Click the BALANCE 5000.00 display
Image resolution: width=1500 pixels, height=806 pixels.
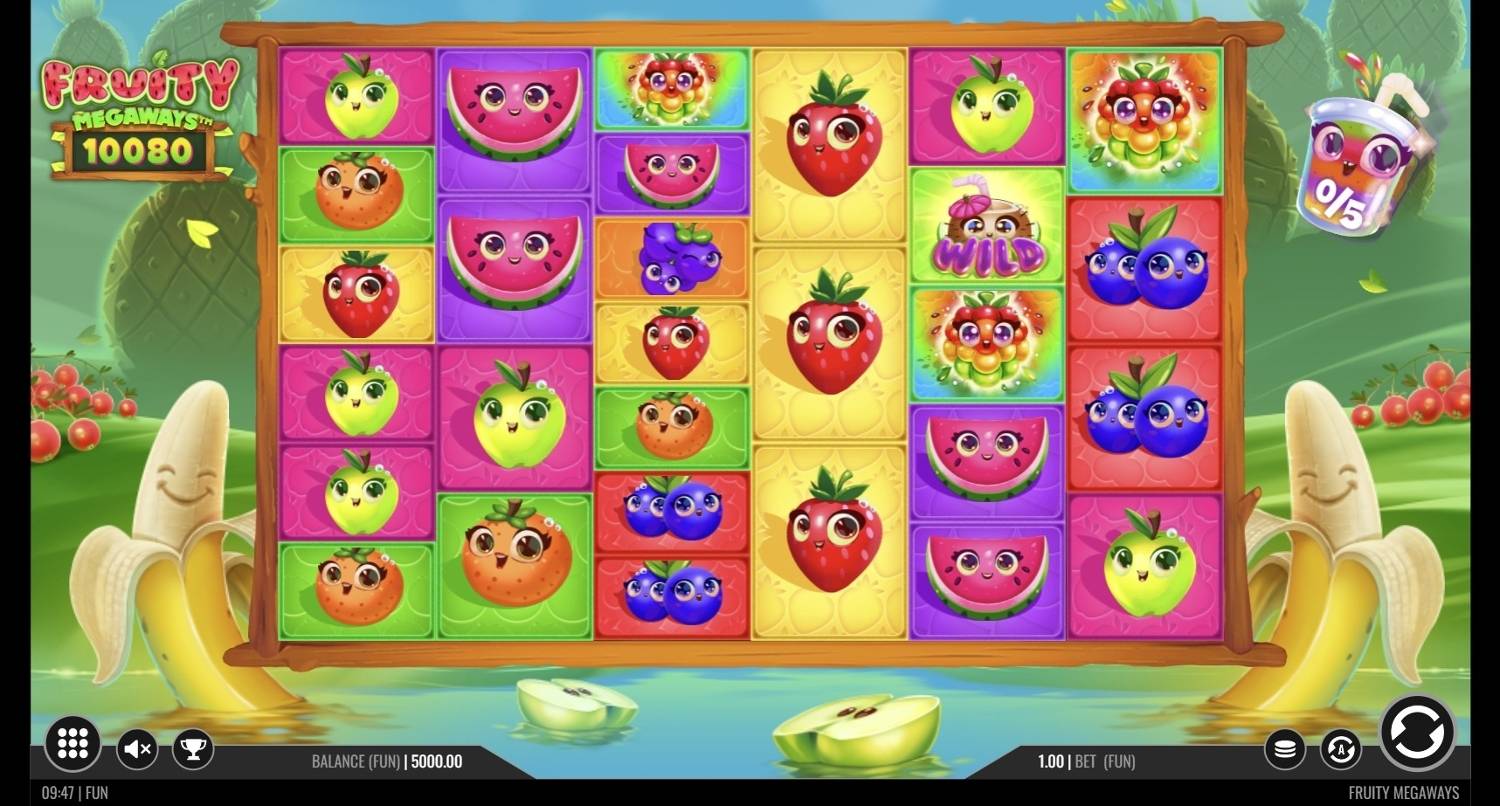pos(435,761)
